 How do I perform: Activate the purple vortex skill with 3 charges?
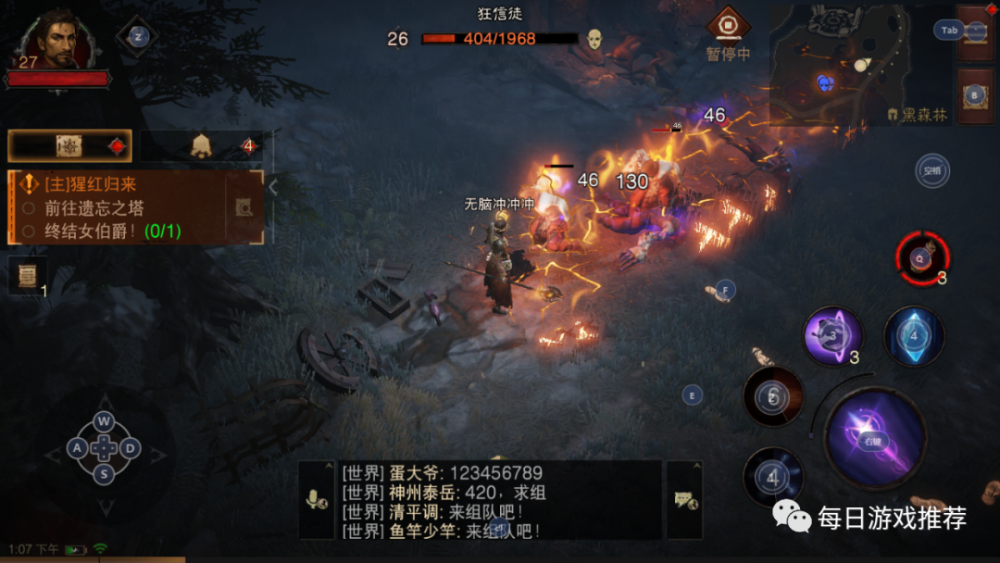tap(833, 335)
